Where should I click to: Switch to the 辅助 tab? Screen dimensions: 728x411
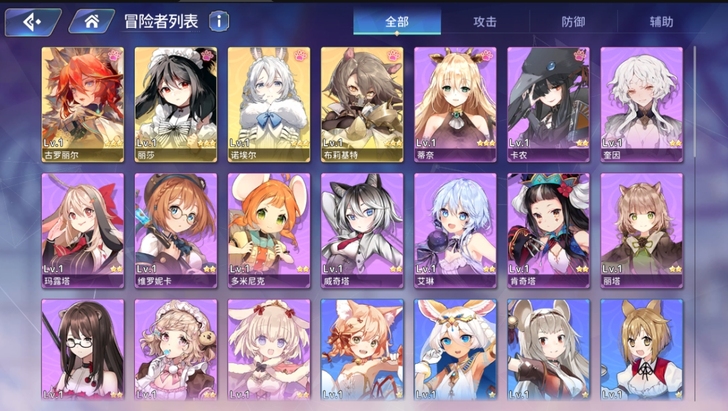point(661,21)
